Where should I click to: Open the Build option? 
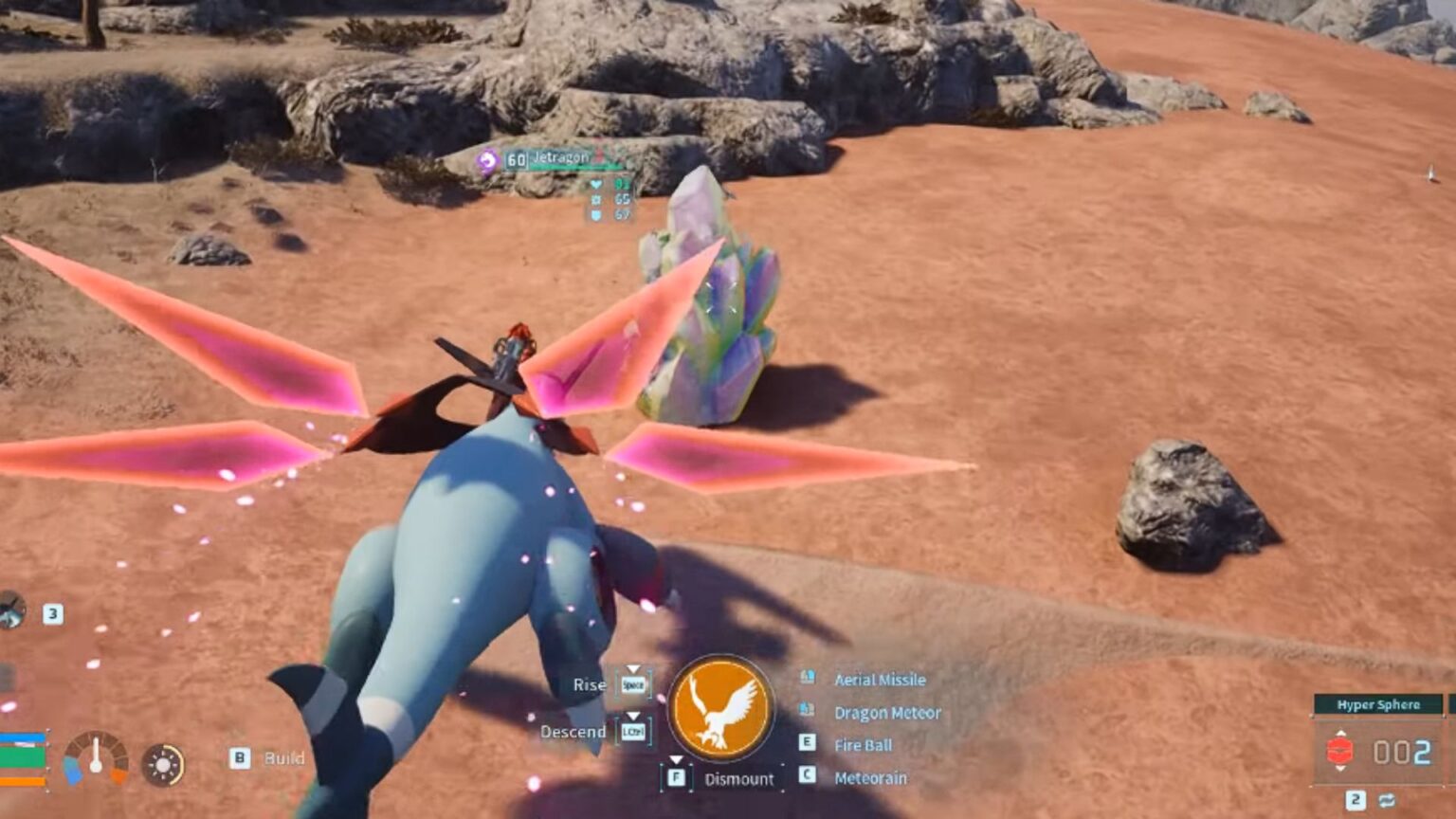tap(283, 758)
